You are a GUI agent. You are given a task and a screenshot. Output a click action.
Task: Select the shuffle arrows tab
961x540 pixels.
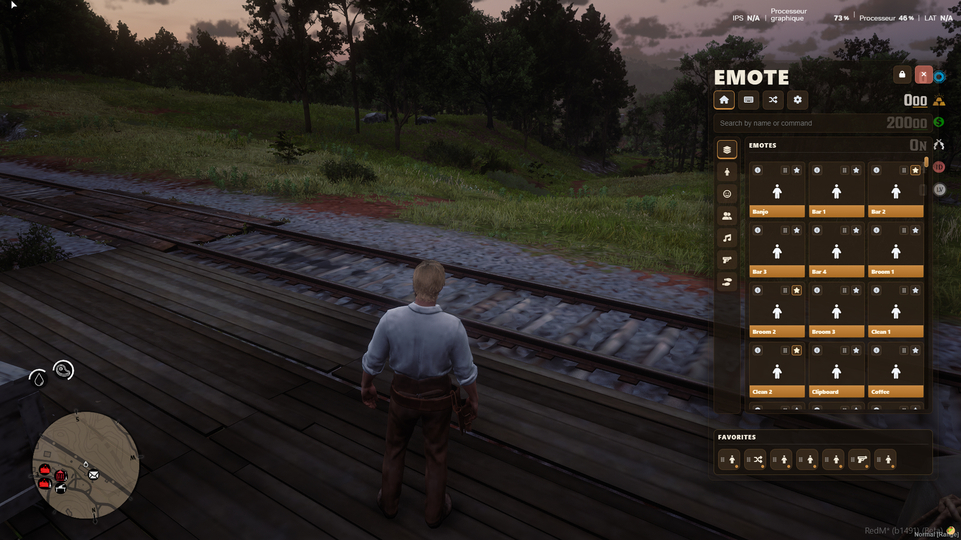pyautogui.click(x=773, y=100)
